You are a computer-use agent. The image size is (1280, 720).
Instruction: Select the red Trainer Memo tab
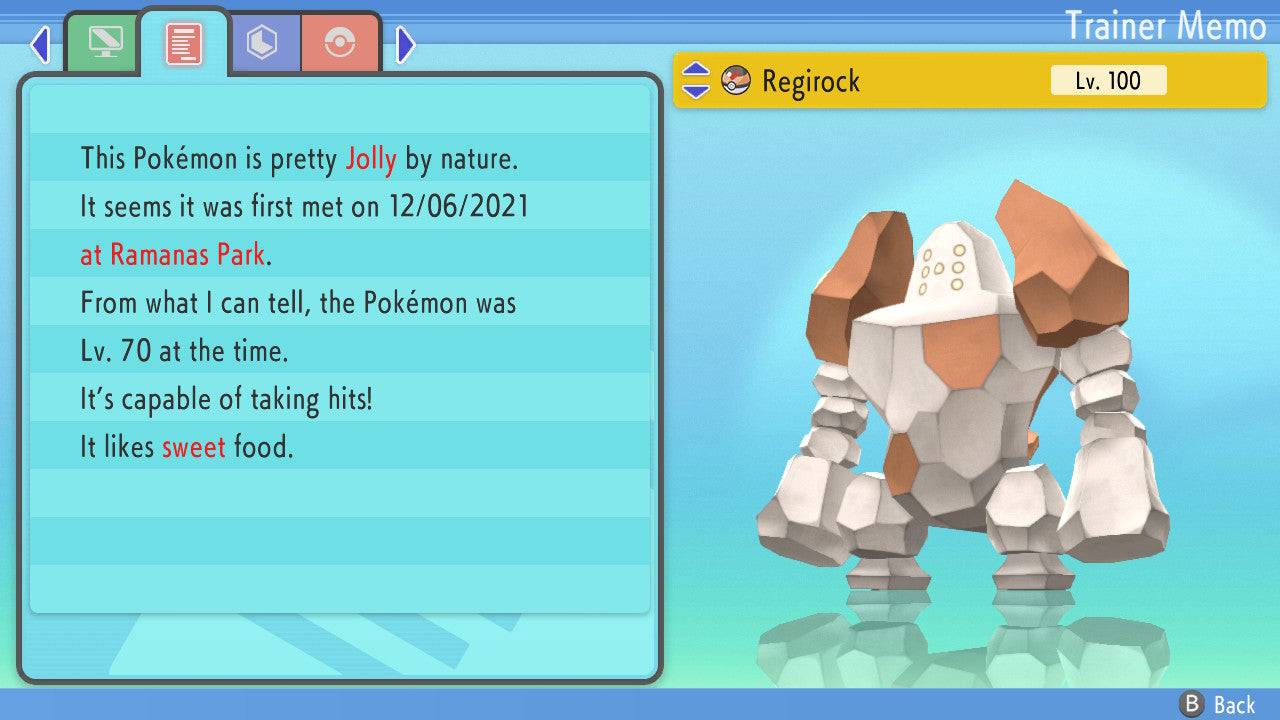coord(184,43)
